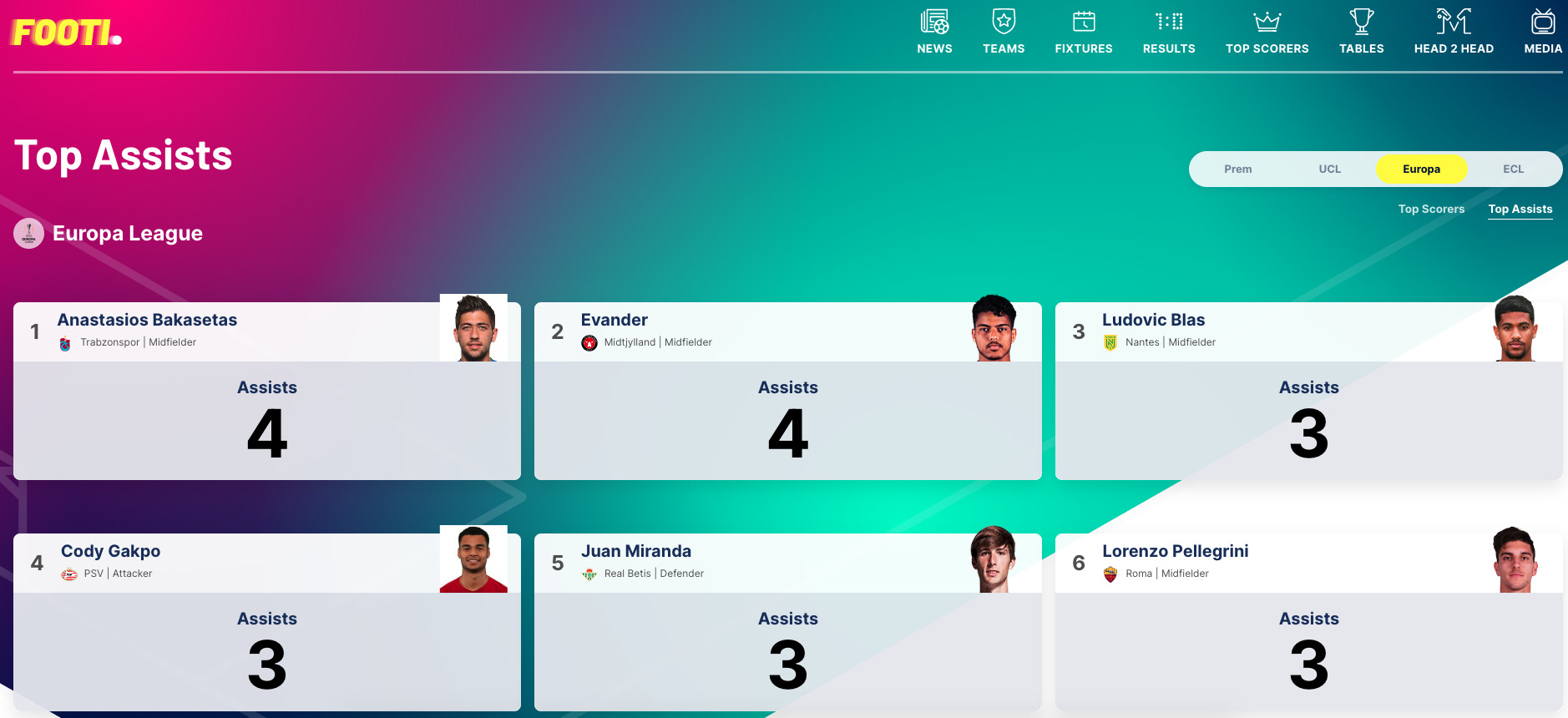Open the Fixtures page

pos(1084,32)
